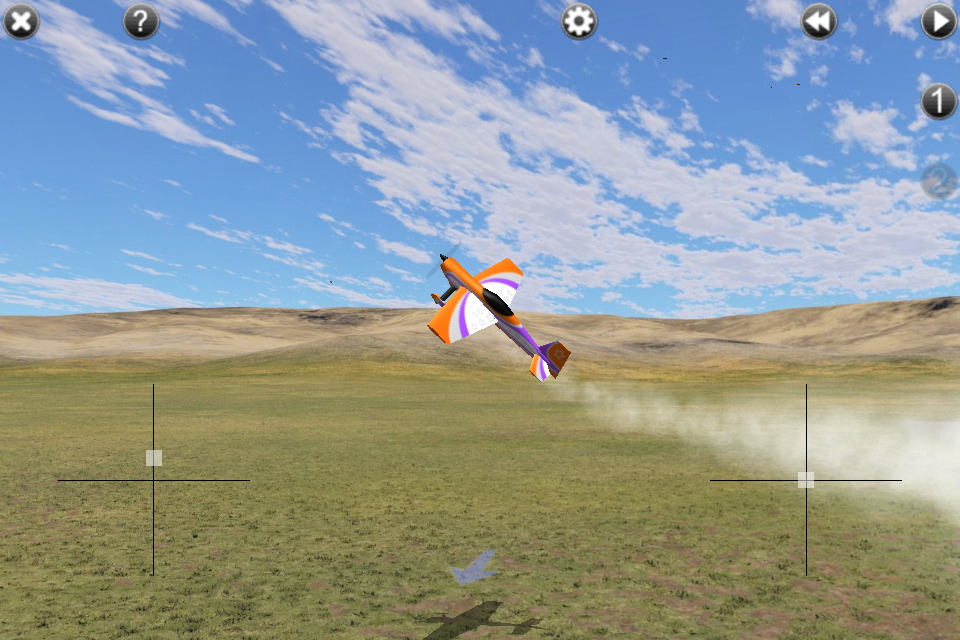Open help with the question mark button
The width and height of the screenshot is (960, 640).
pos(141,21)
